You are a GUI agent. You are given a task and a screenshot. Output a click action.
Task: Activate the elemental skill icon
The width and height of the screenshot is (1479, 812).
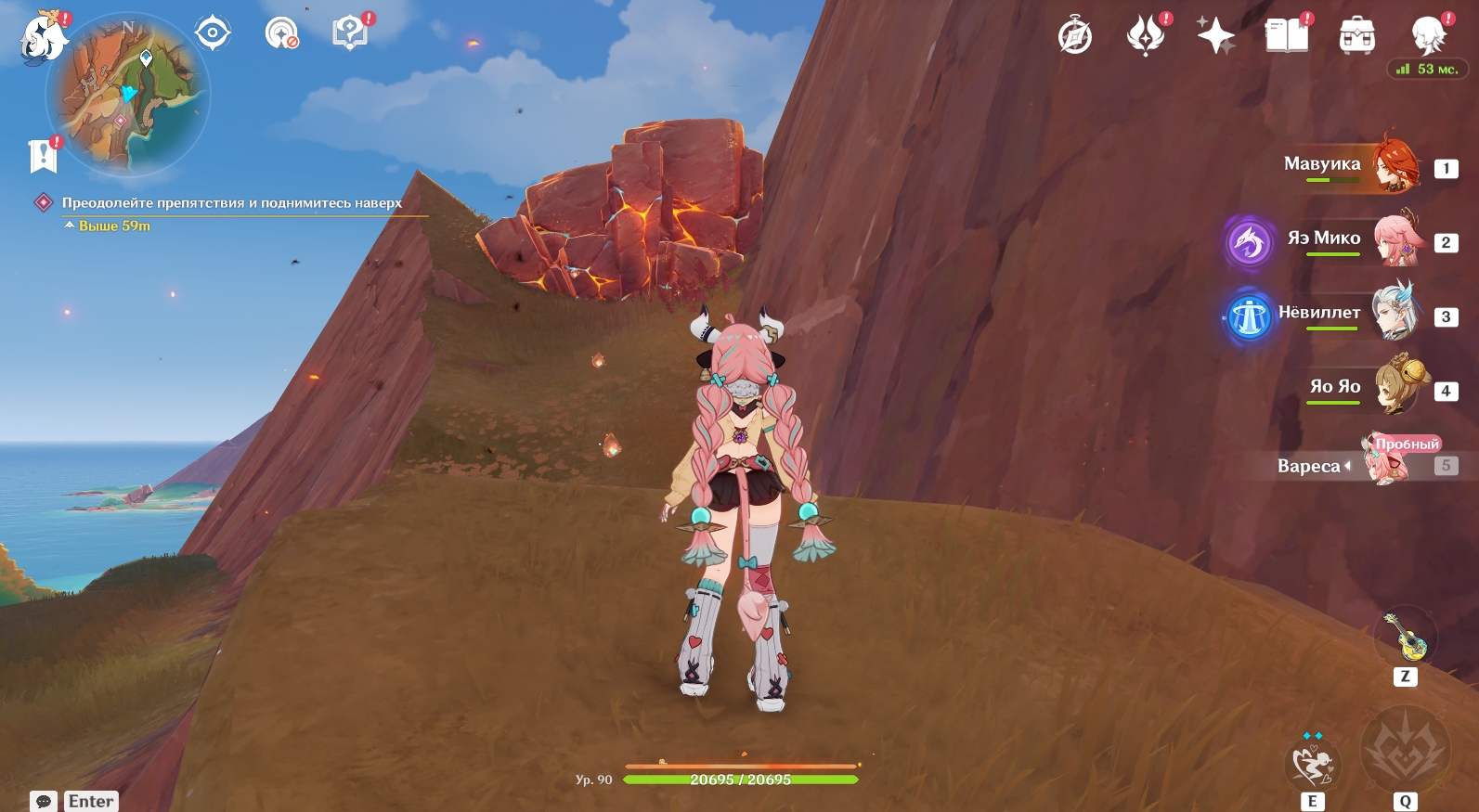click(x=1312, y=765)
